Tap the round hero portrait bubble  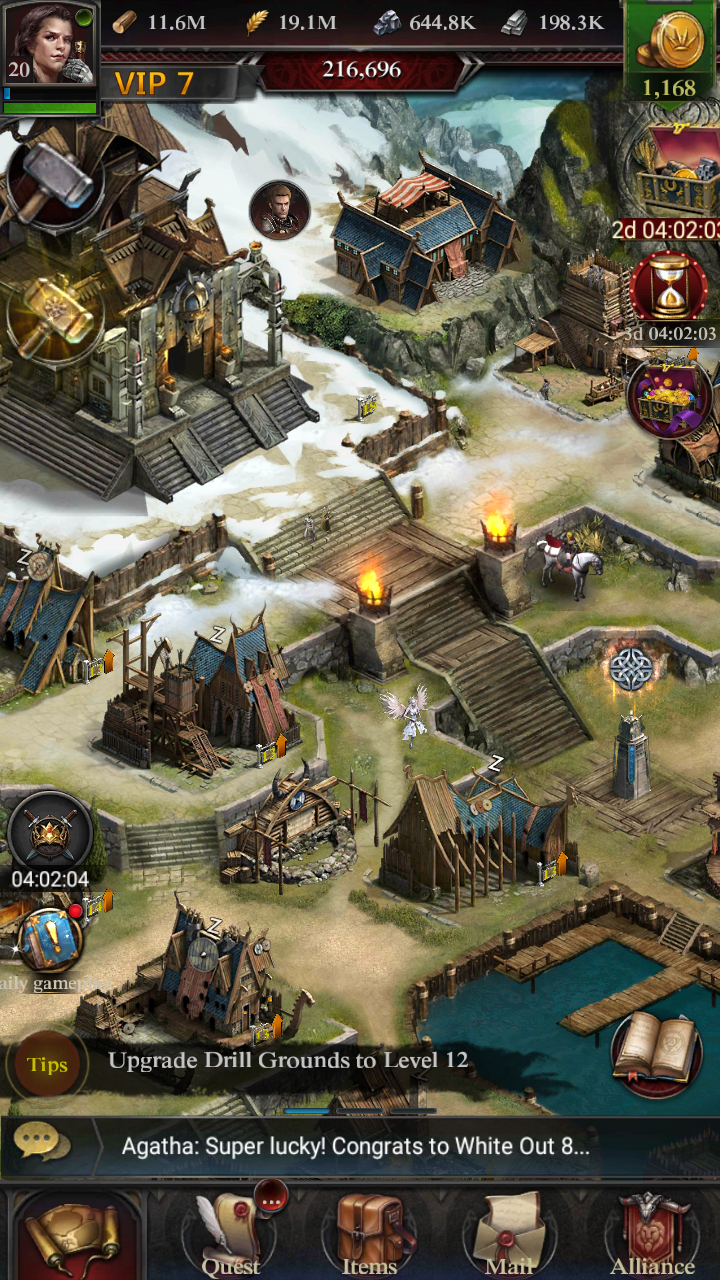[x=279, y=209]
